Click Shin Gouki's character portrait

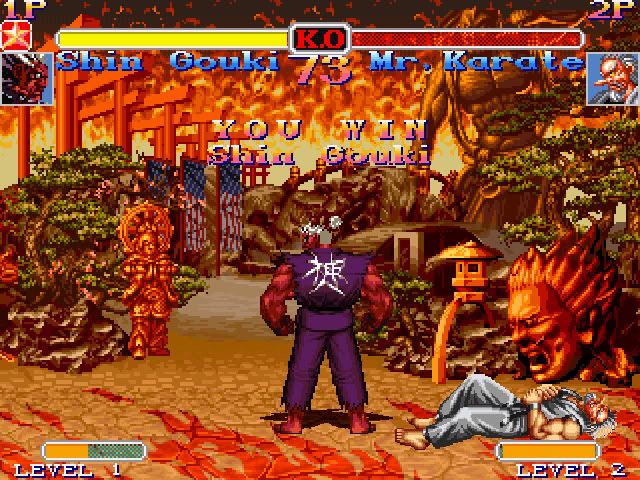pyautogui.click(x=26, y=78)
